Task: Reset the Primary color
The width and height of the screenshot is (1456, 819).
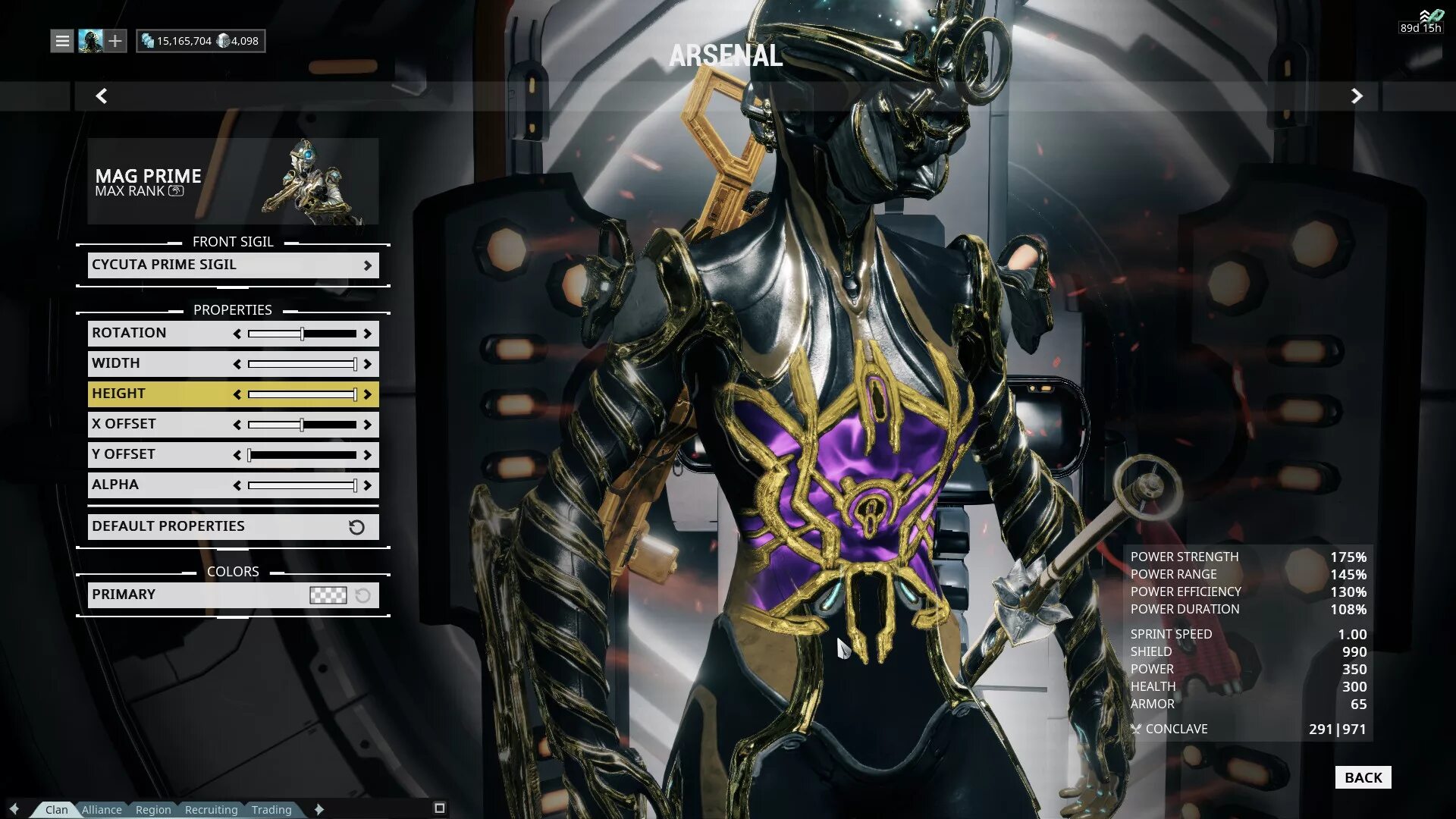Action: (363, 595)
